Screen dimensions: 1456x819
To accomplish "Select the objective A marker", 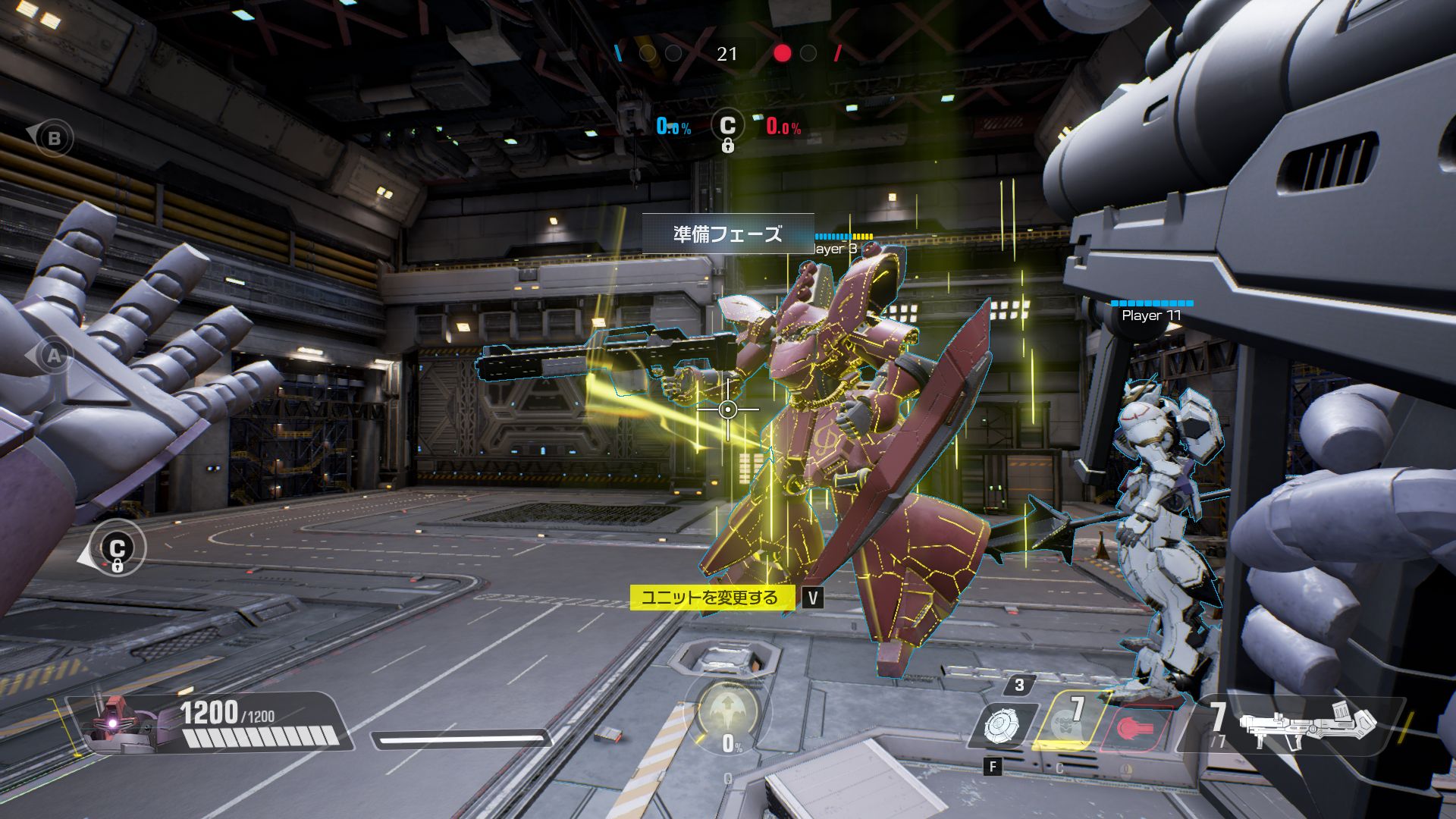I will [54, 355].
